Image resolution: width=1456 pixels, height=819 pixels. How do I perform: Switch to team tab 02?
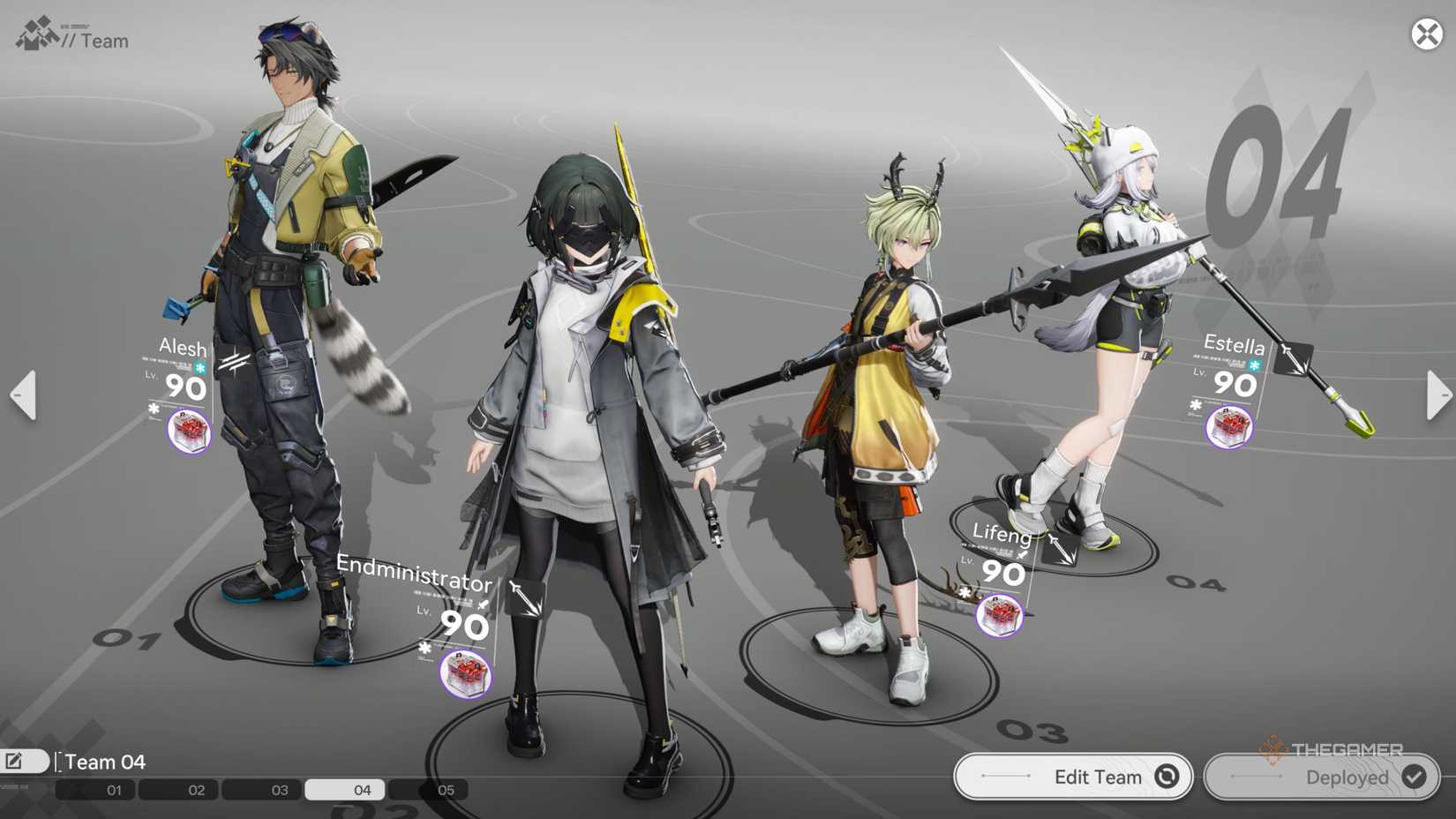tap(196, 790)
